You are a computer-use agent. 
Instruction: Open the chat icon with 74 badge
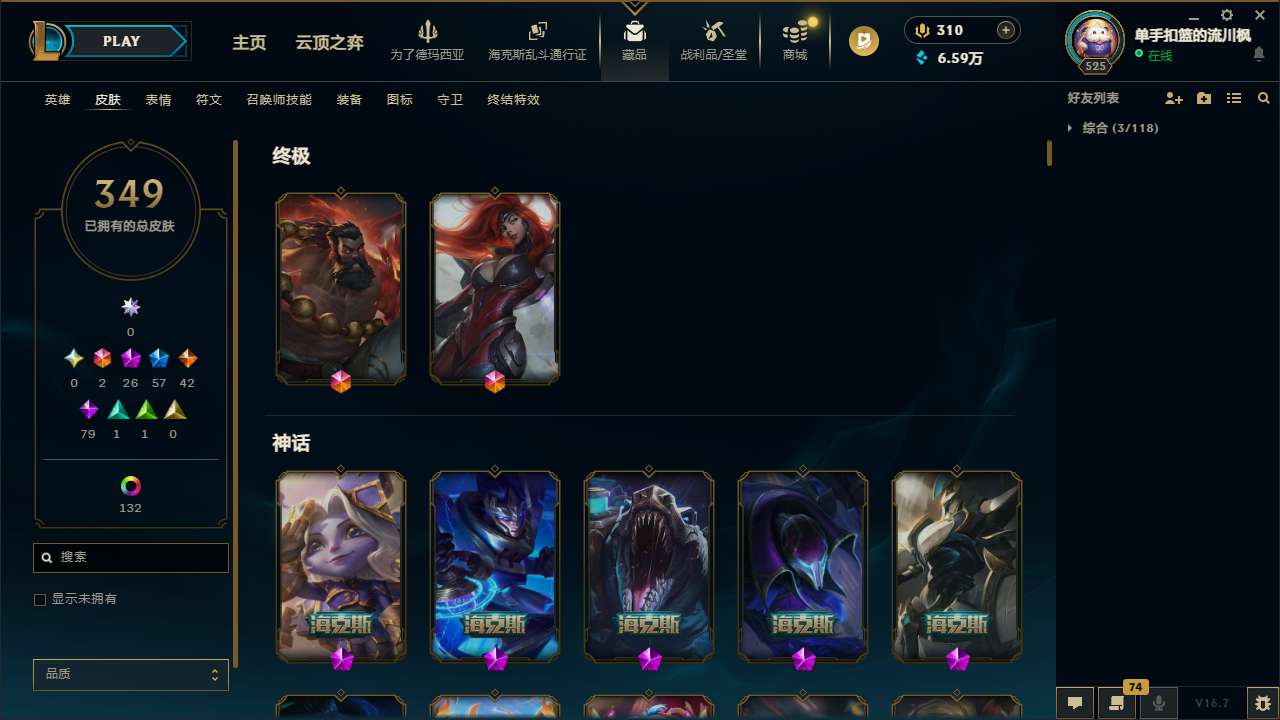(1115, 703)
